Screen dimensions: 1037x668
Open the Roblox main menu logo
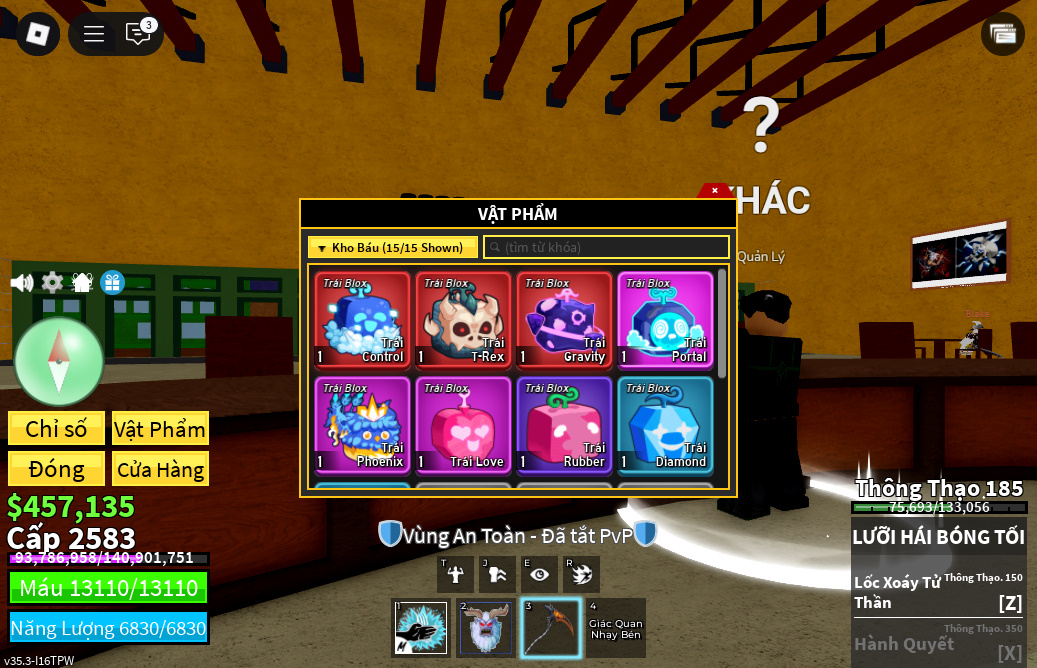coord(38,34)
